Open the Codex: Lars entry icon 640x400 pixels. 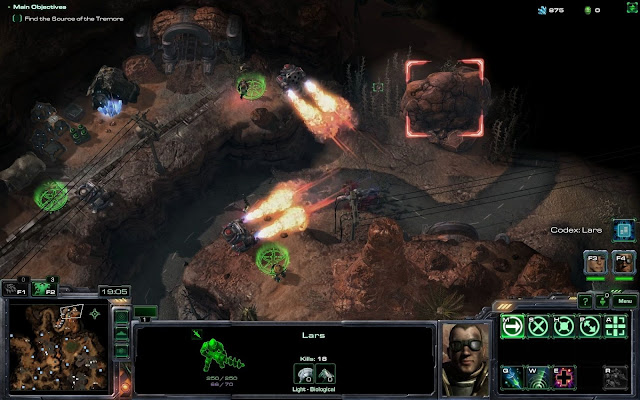click(622, 230)
